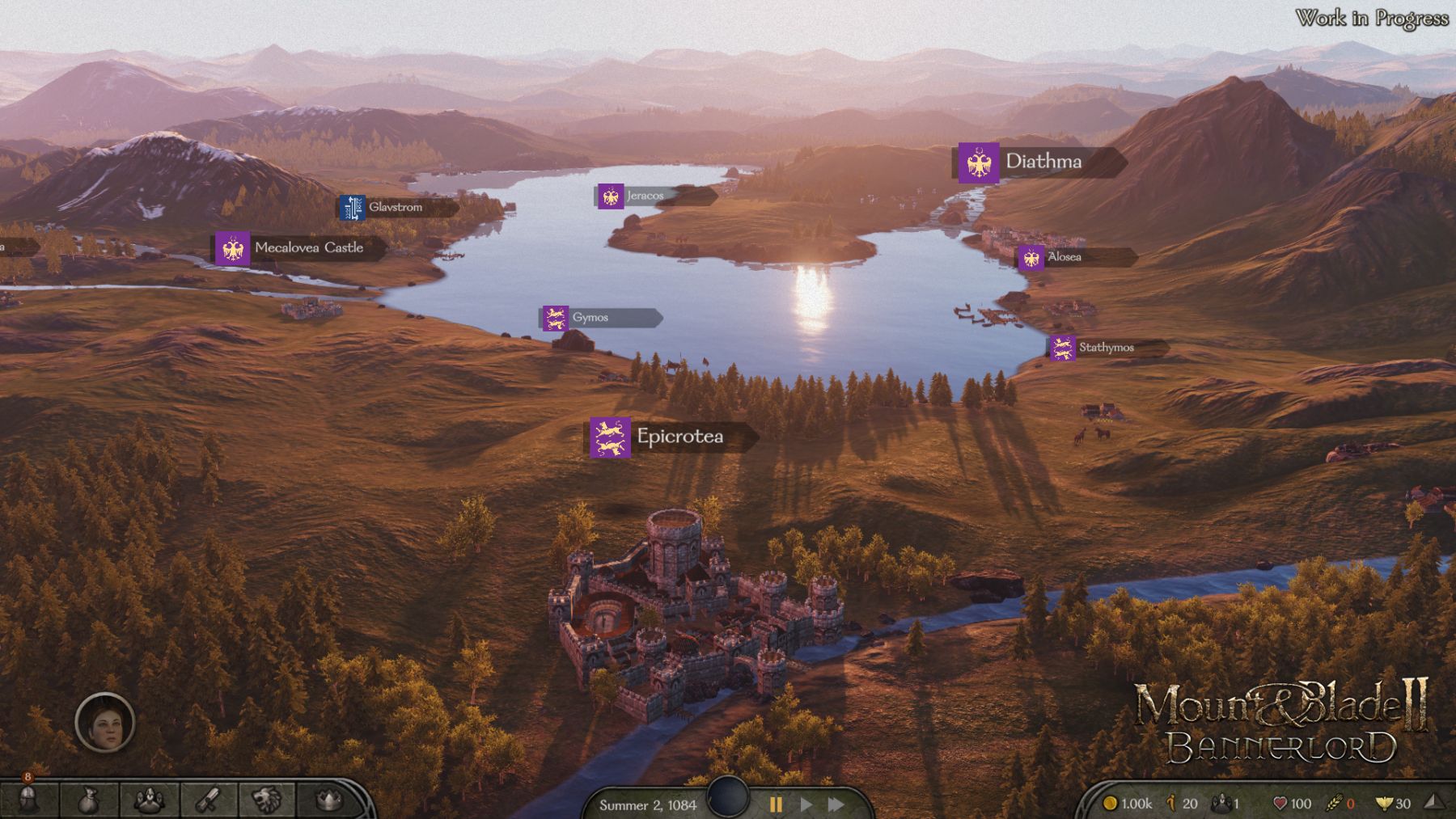The height and width of the screenshot is (819, 1456).
Task: Fast forward campaign time
Action: [x=836, y=804]
